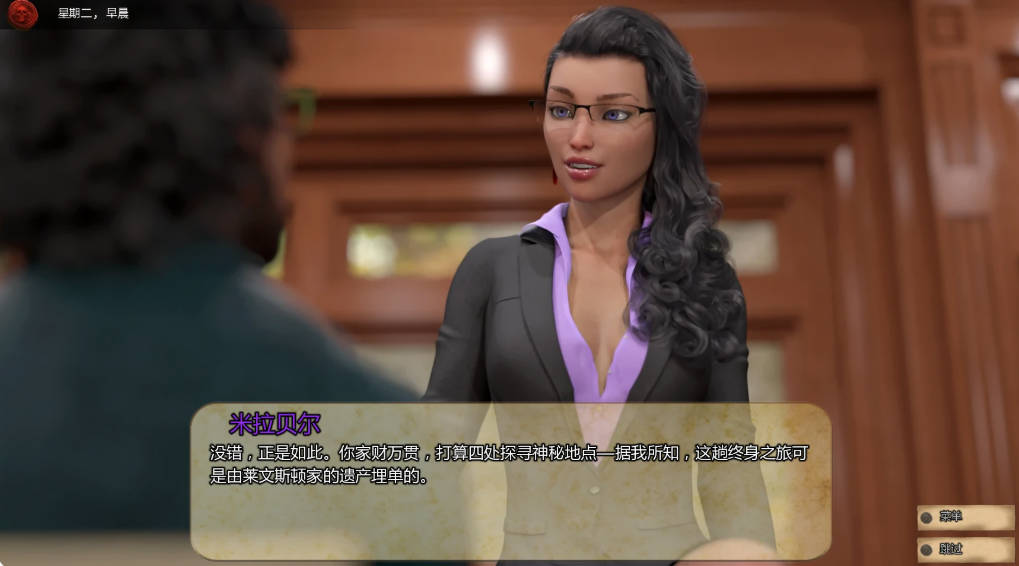Open the 菜单 (Menu) button
The image size is (1019, 566).
(x=964, y=517)
